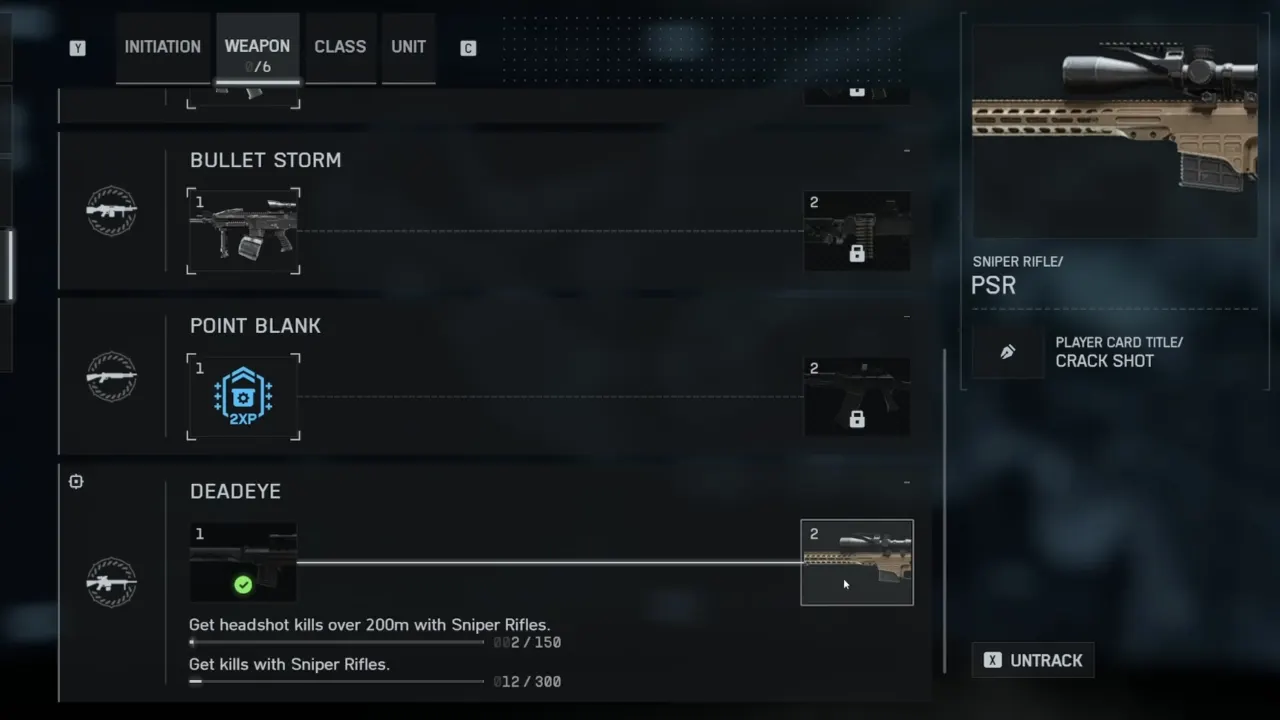This screenshot has width=1280, height=720.
Task: Open the Class tab
Action: 340,47
